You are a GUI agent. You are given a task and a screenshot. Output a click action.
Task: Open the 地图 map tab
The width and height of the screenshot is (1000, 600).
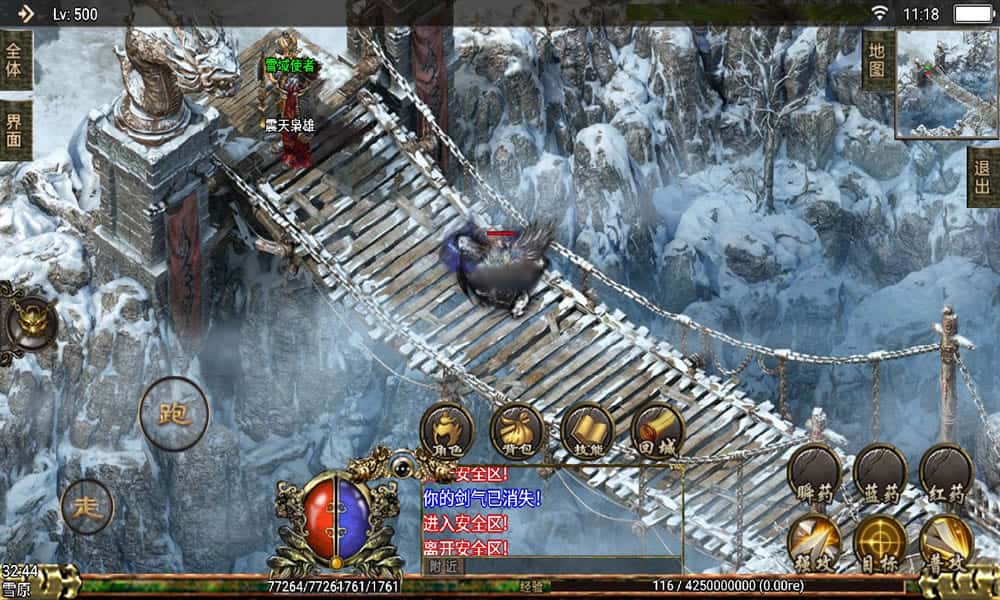tap(877, 60)
